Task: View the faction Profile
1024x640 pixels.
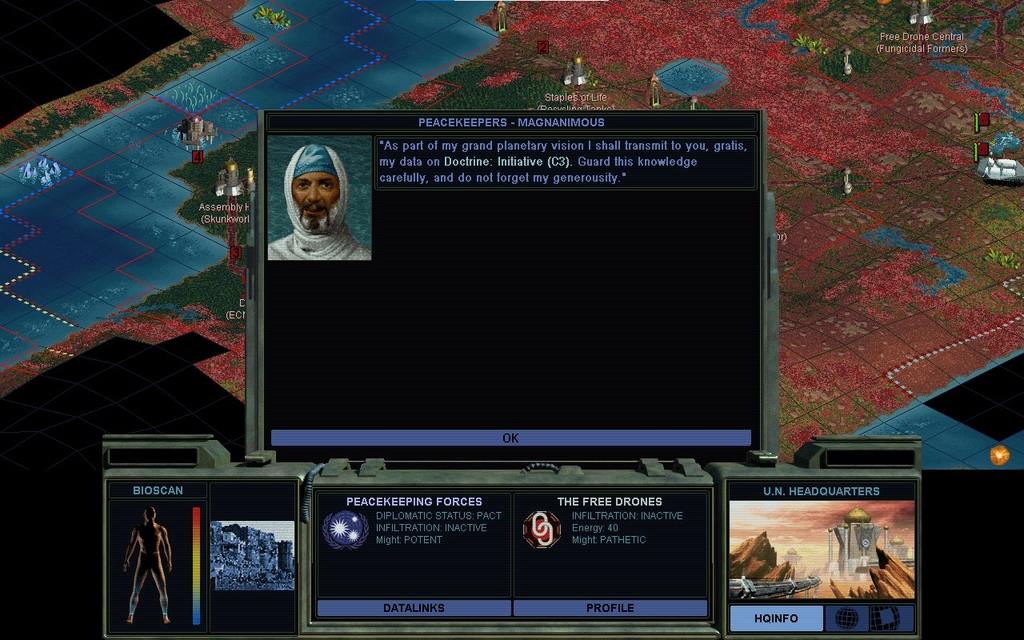Action: point(610,608)
